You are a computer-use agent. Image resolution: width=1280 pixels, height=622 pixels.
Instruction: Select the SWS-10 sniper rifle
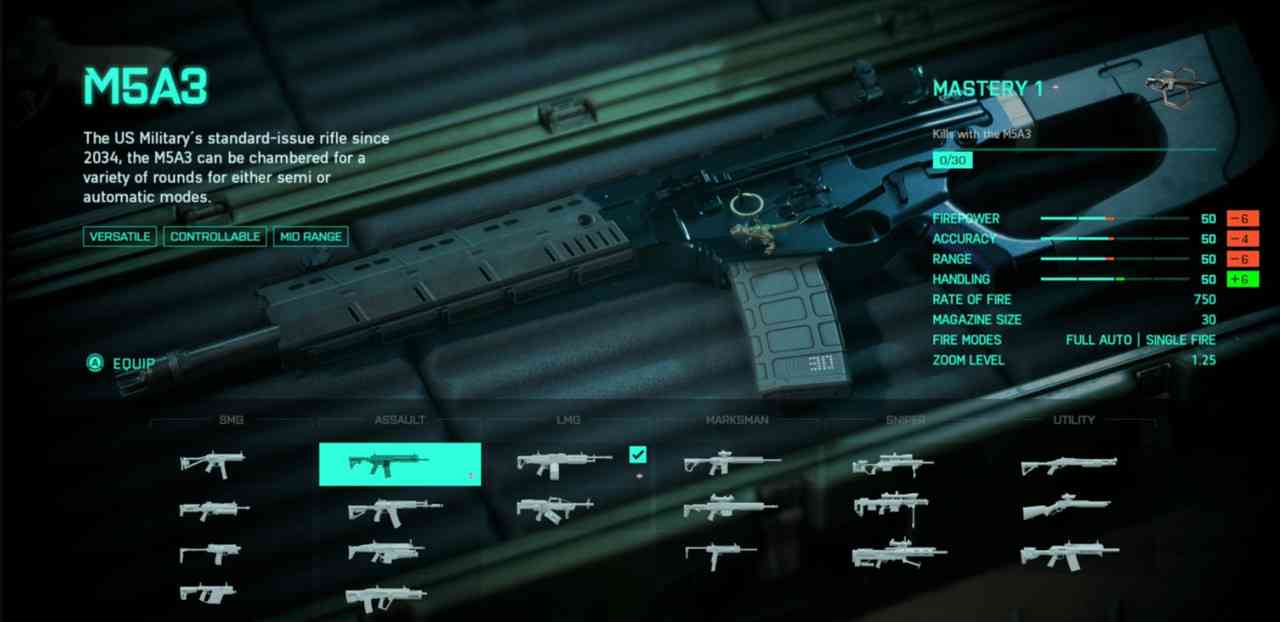coord(892,465)
